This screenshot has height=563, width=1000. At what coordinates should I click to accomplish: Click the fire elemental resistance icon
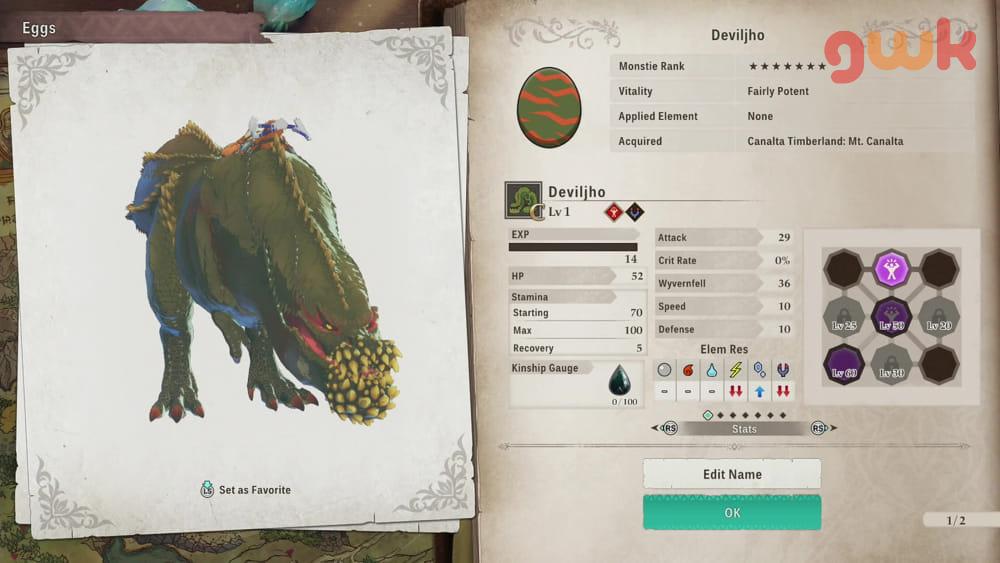(686, 370)
